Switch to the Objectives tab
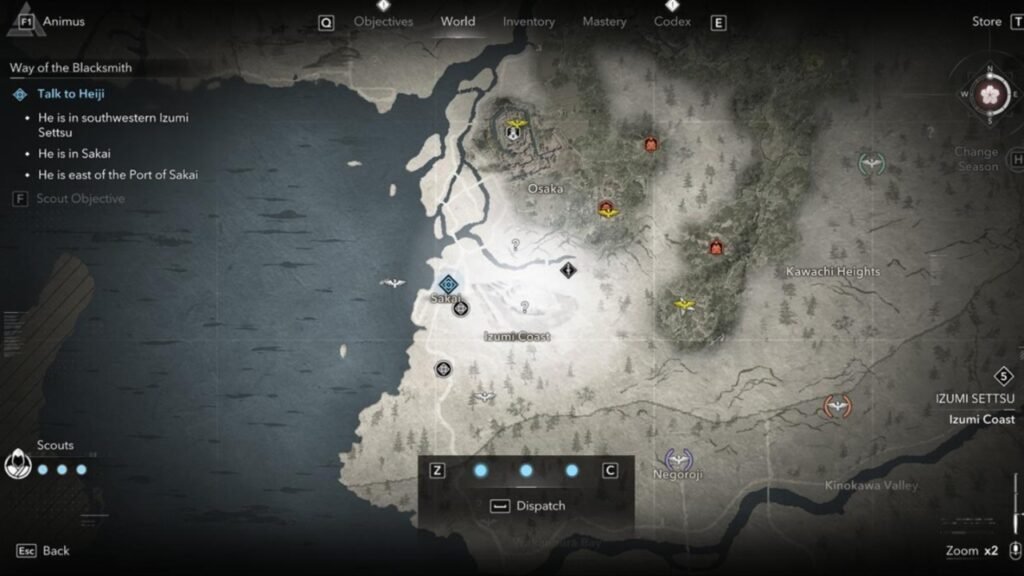 click(x=383, y=22)
